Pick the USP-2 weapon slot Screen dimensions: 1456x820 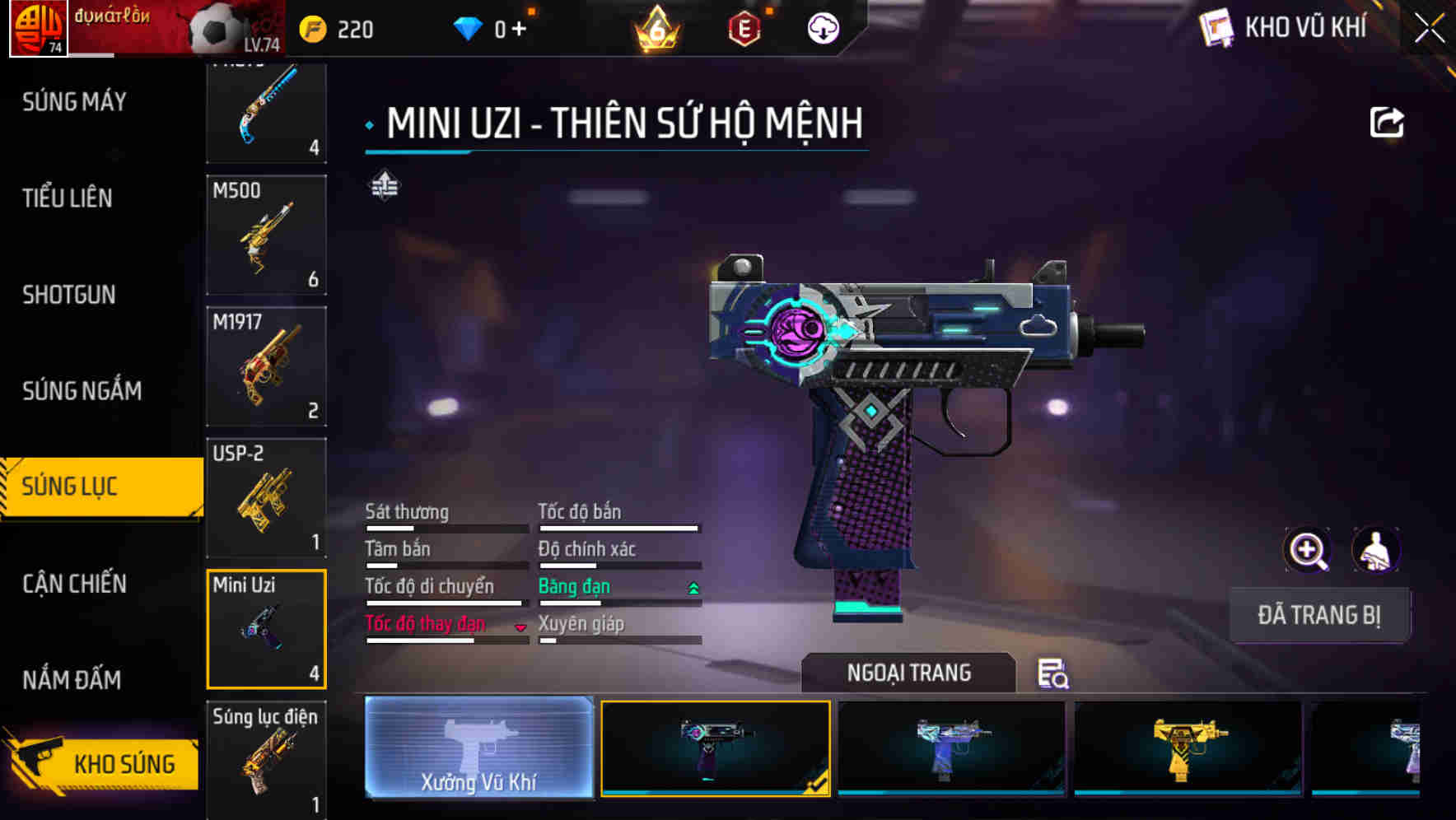[266, 498]
